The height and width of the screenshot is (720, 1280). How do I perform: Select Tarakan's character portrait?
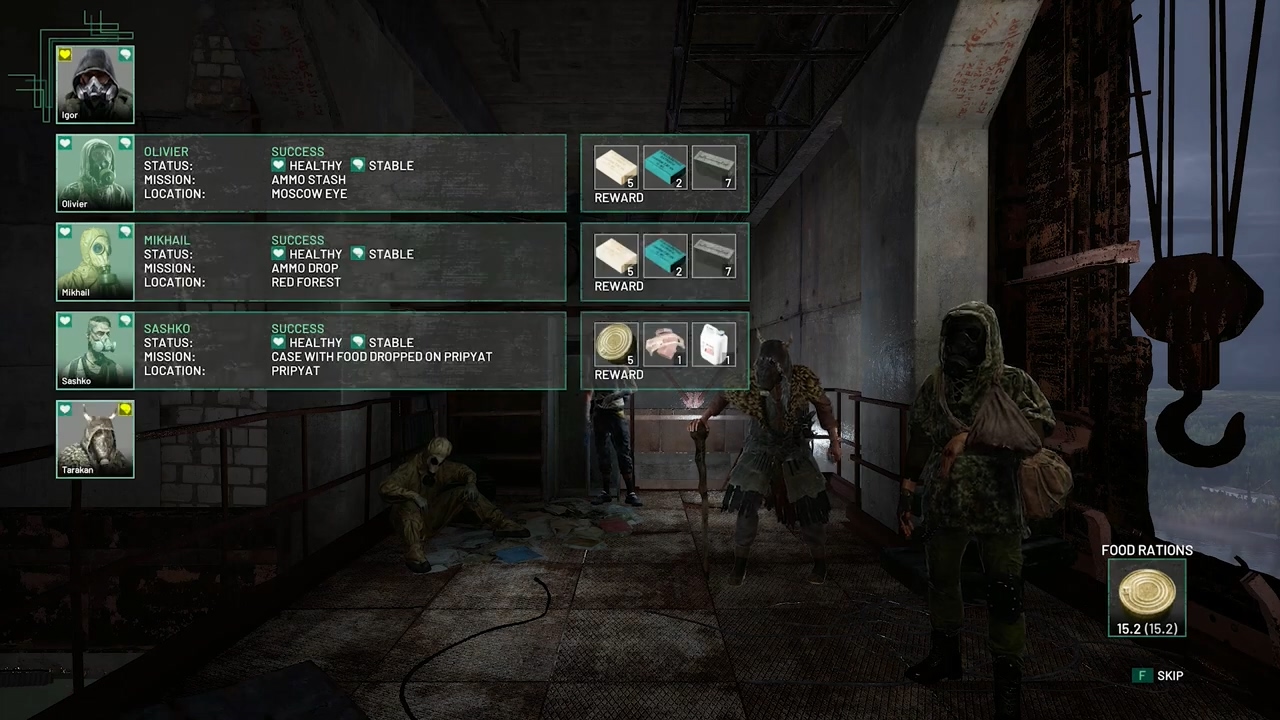coord(95,438)
